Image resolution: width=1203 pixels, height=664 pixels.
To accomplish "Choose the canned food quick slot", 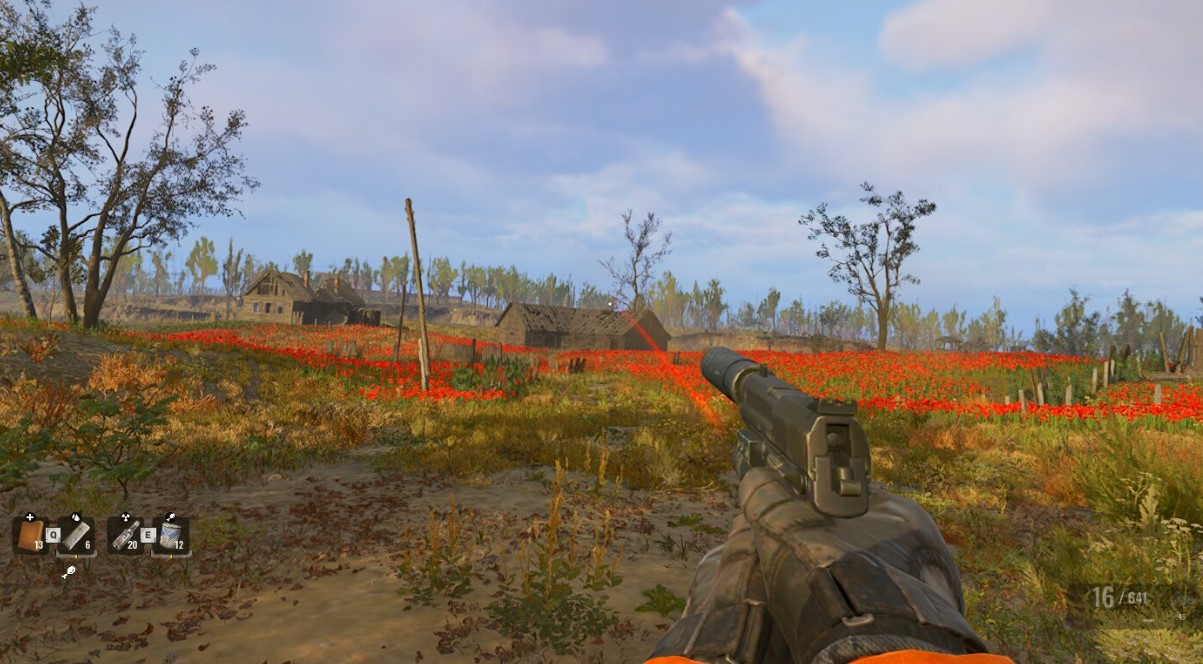I will 171,535.
